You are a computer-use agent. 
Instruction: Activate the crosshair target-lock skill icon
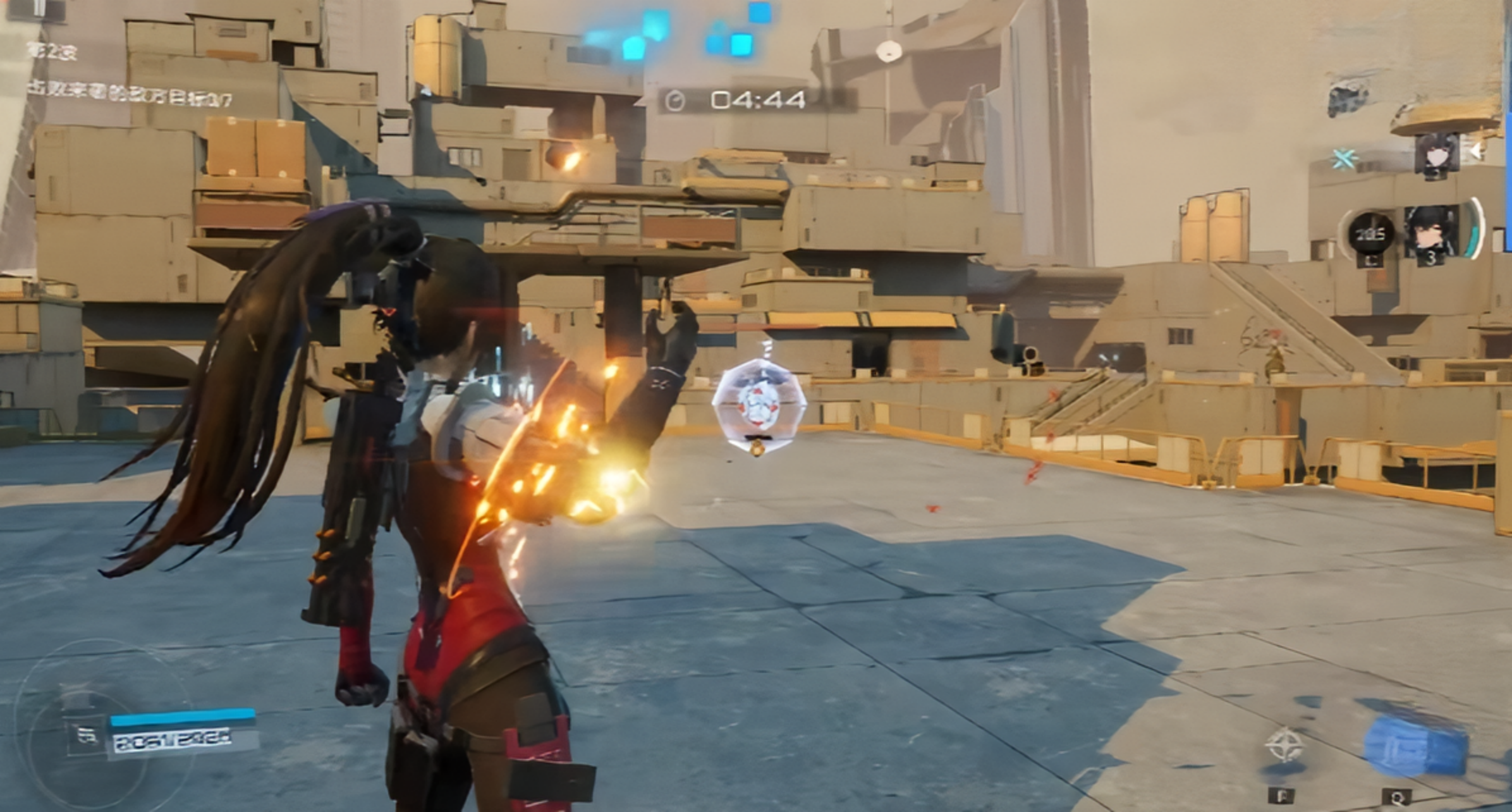coord(1284,746)
